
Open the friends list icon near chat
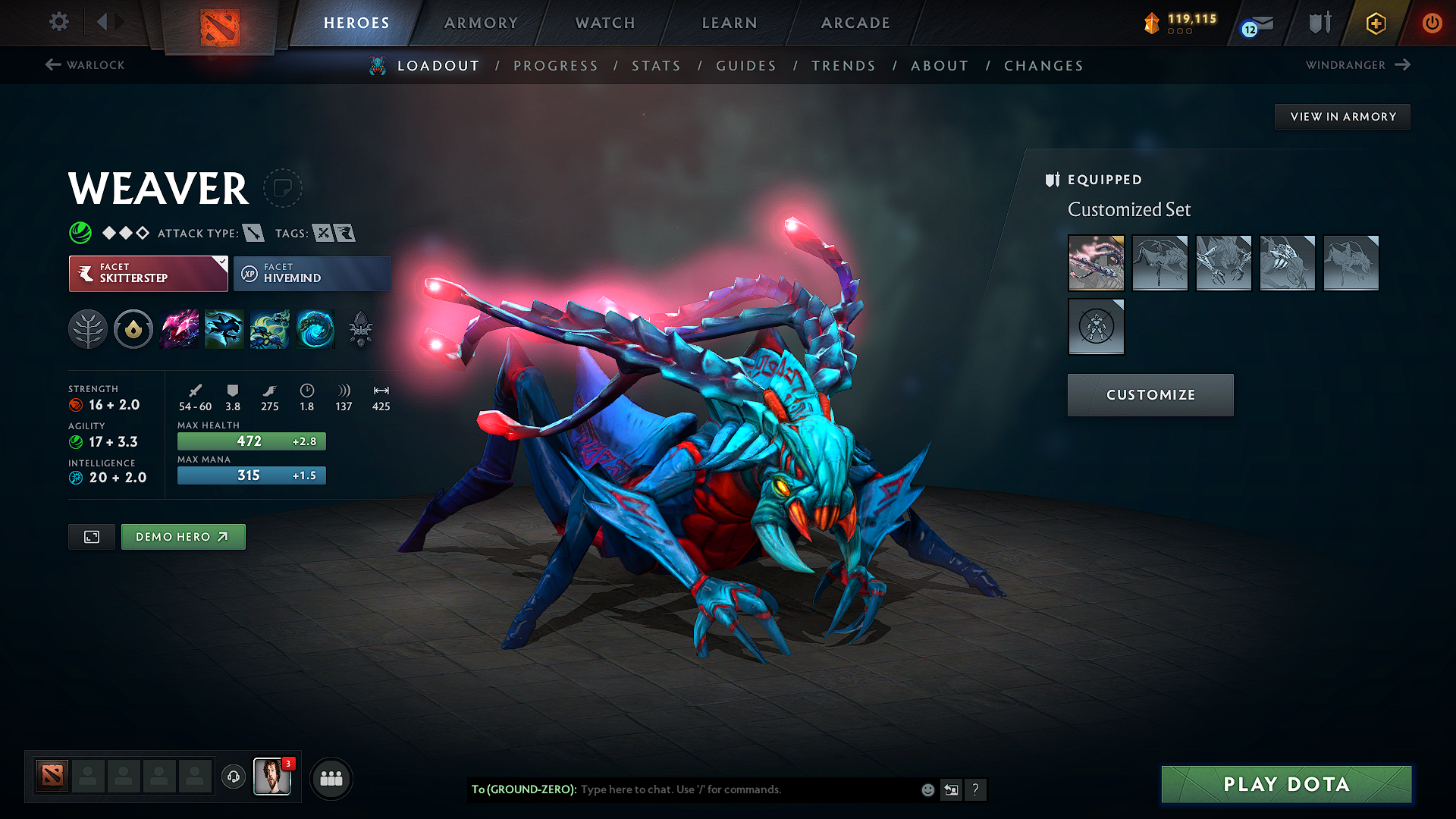point(331,778)
